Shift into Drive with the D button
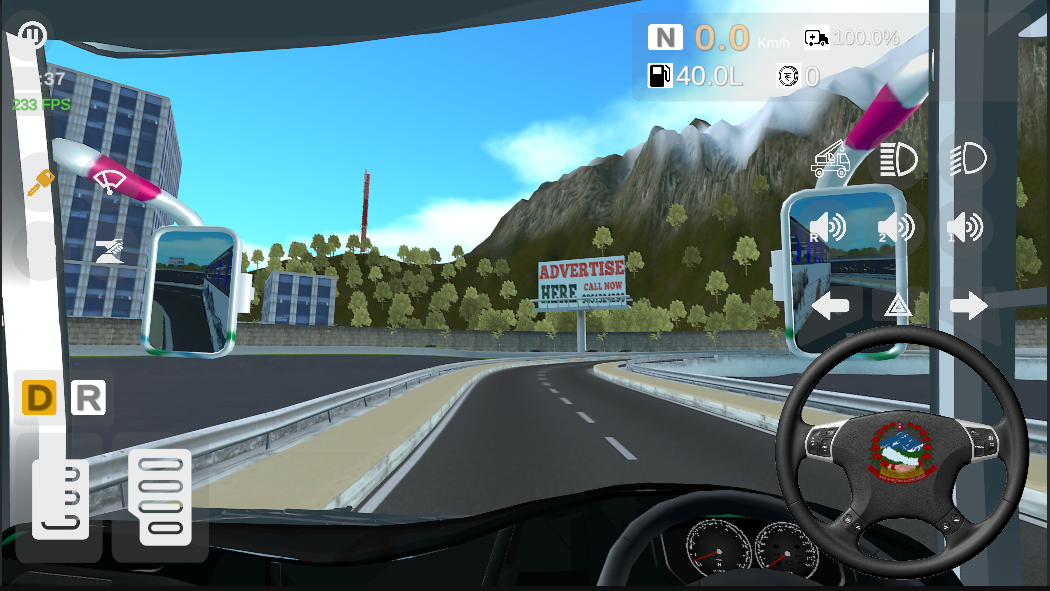1050x591 pixels. pyautogui.click(x=39, y=398)
